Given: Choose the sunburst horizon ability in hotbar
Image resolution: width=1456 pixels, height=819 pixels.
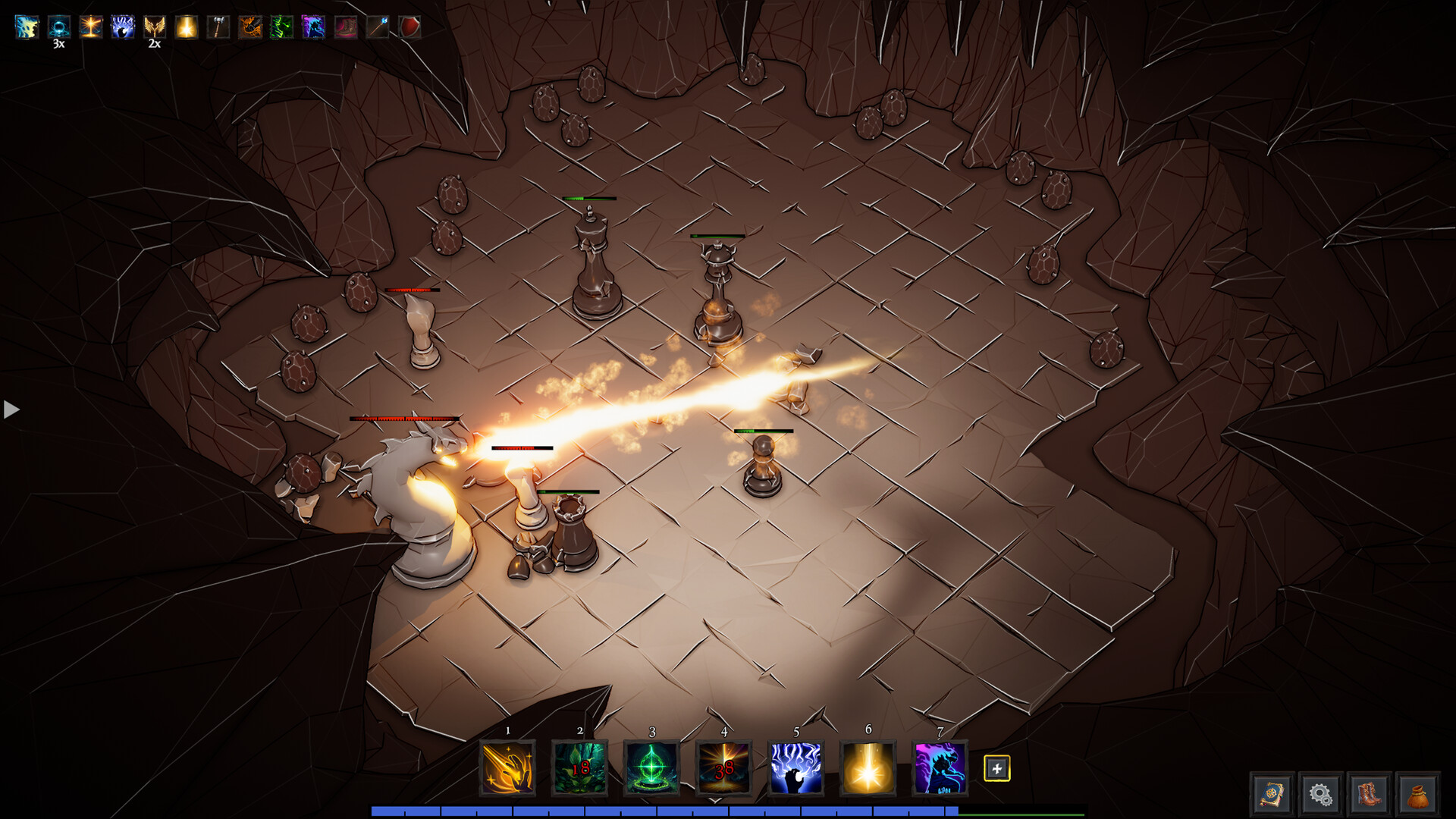Looking at the screenshot, I should (723, 767).
